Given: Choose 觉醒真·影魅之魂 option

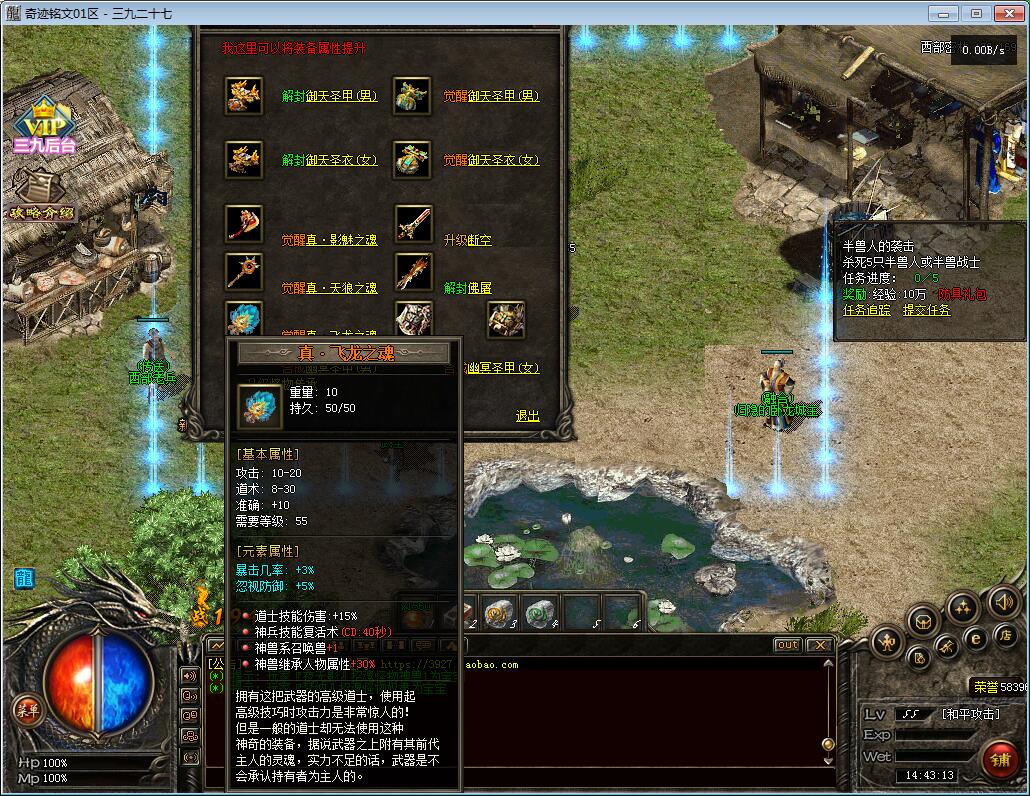Looking at the screenshot, I should pos(329,241).
